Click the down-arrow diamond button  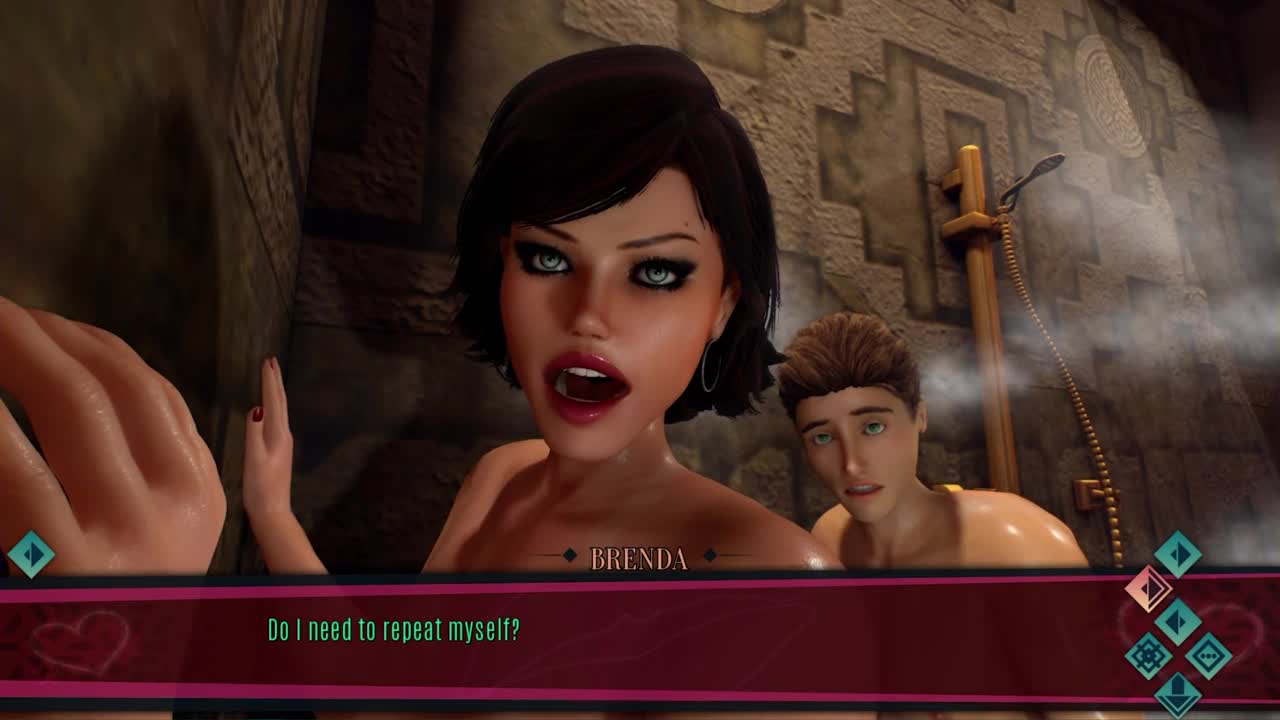(x=1178, y=692)
